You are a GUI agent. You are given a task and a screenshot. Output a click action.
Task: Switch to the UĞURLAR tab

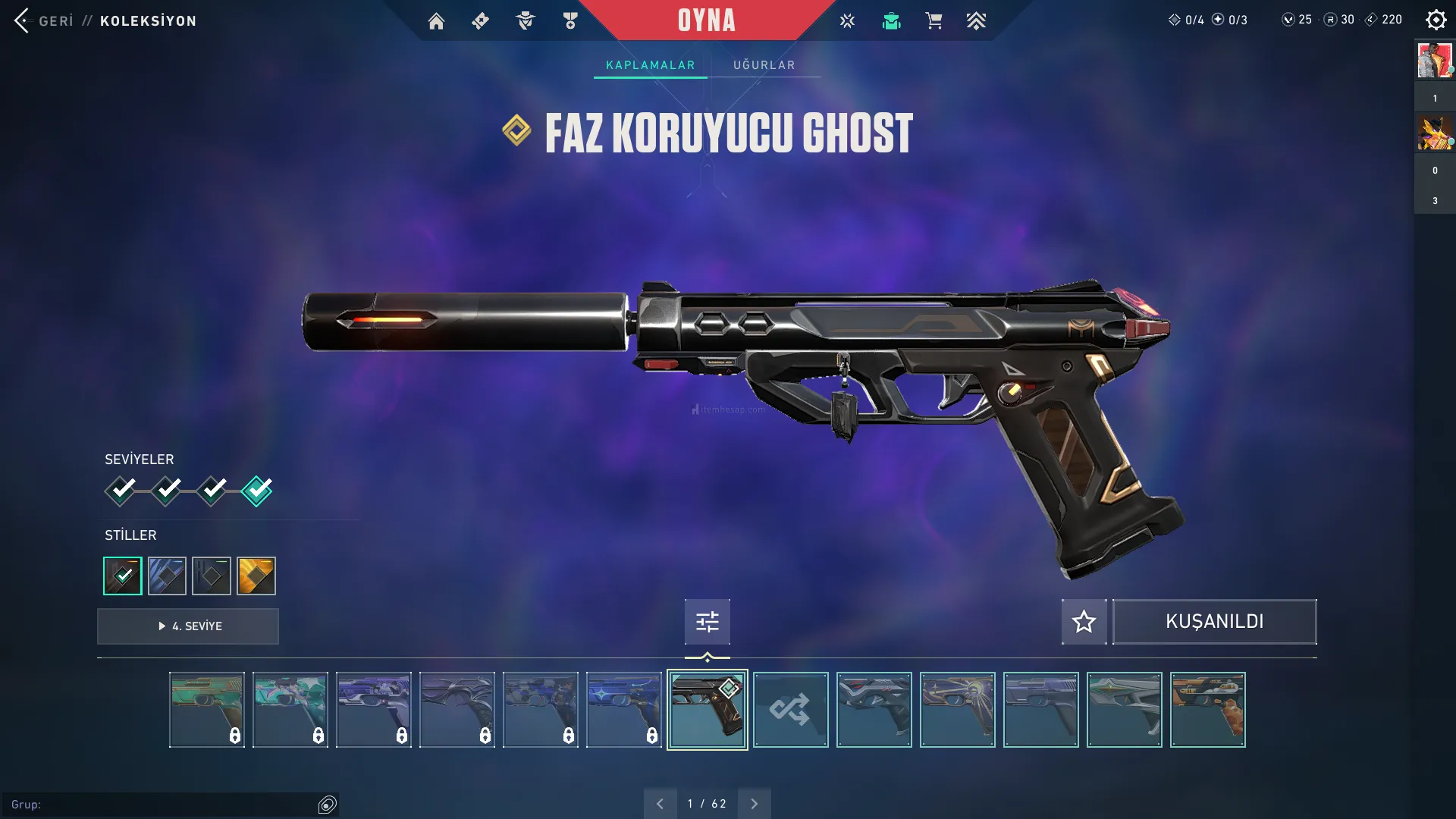tap(764, 65)
